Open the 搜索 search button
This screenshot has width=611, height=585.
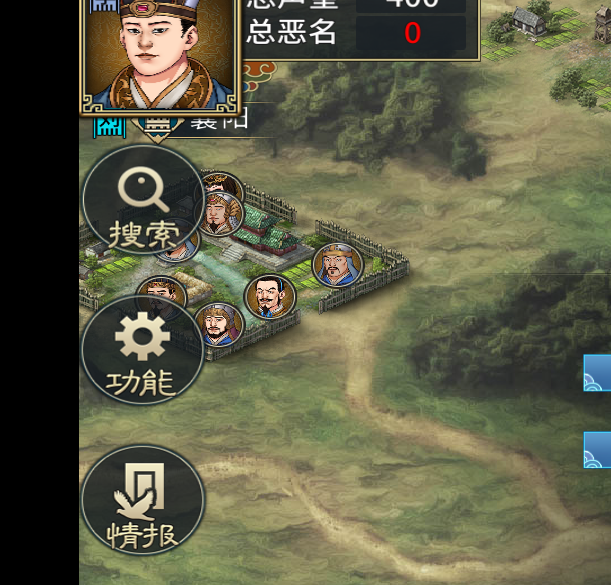(x=143, y=200)
